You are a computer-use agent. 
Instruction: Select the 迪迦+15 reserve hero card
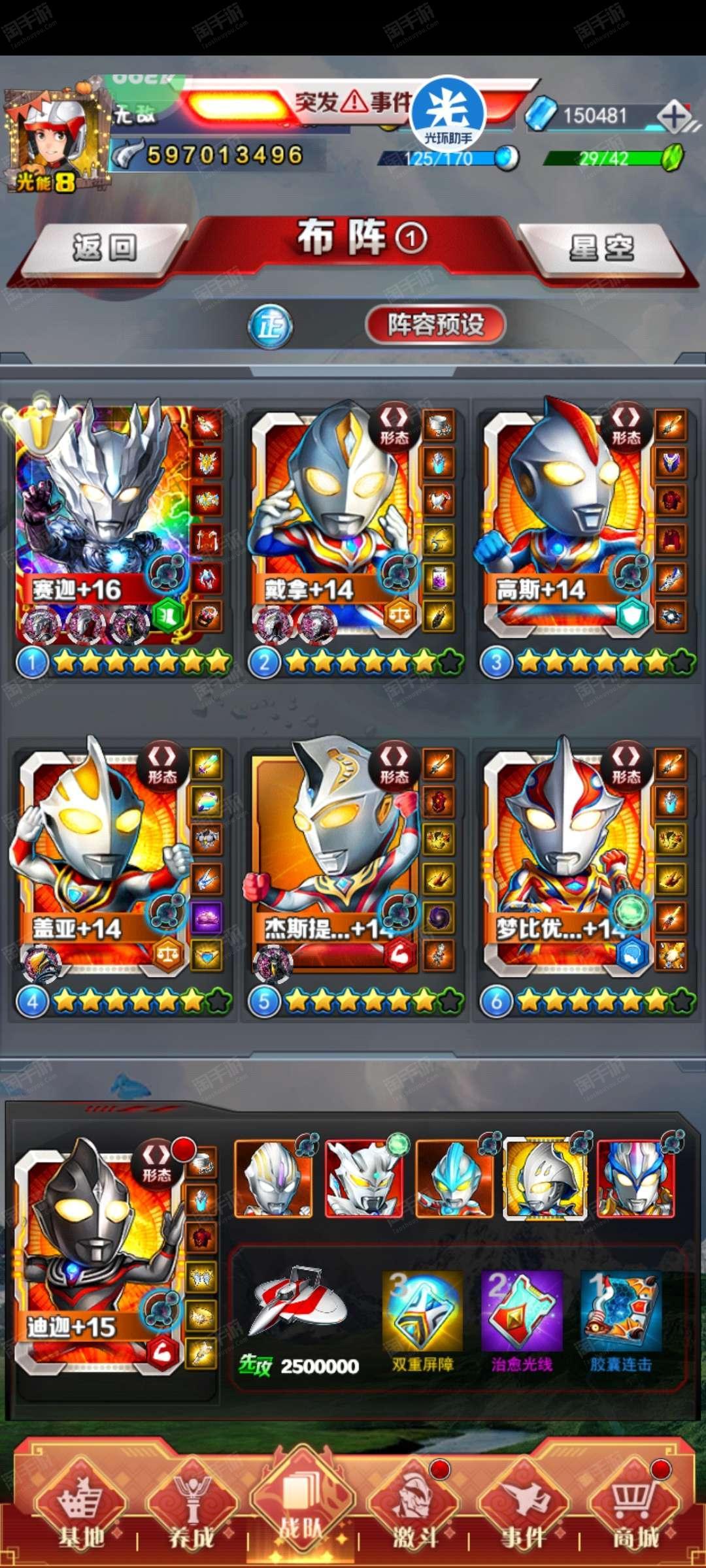click(x=98, y=1254)
